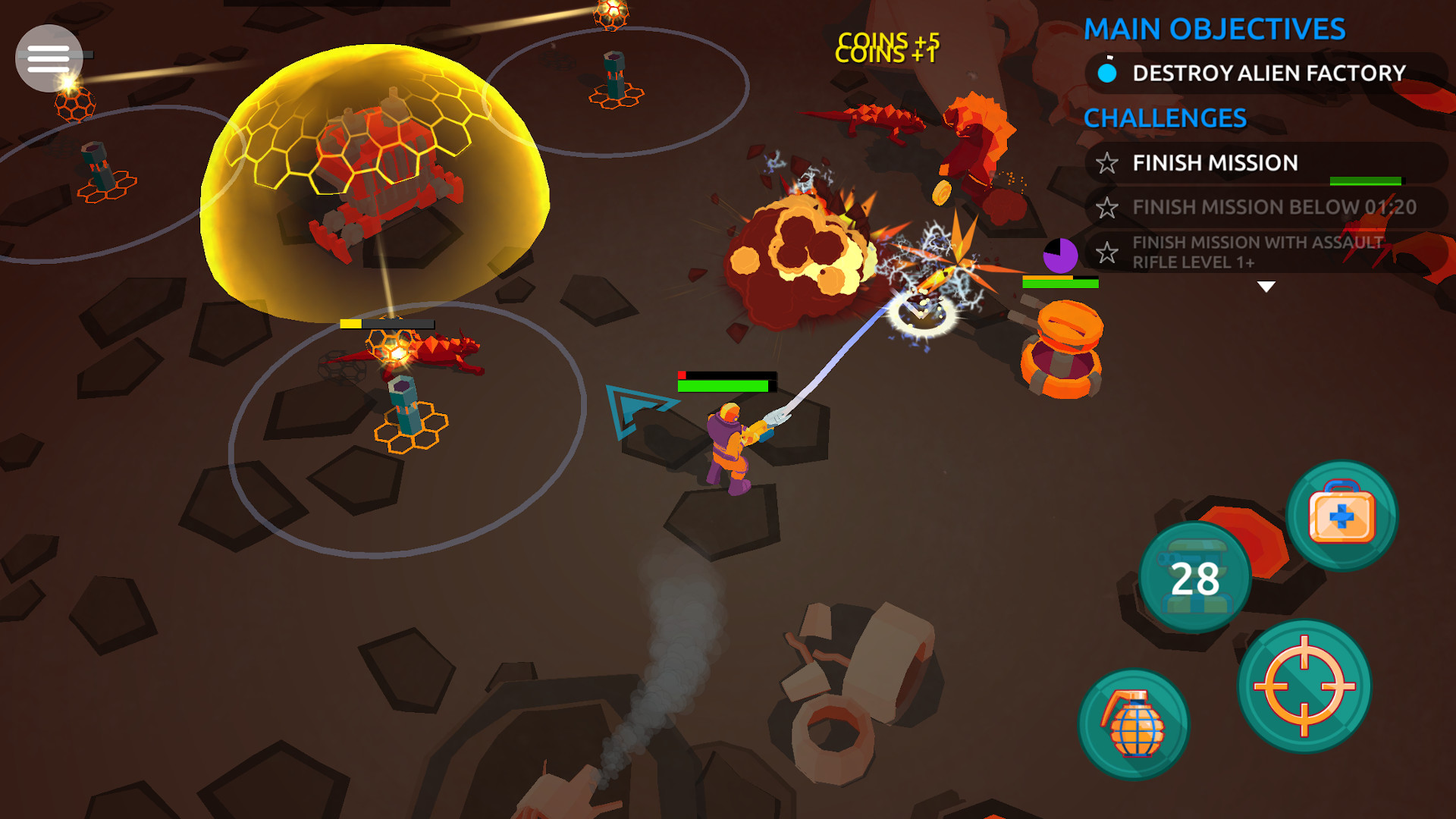Toggle the star for FINISH MISSION BELOW 01:20
Screen dimensions: 1456x819
coord(1108,206)
